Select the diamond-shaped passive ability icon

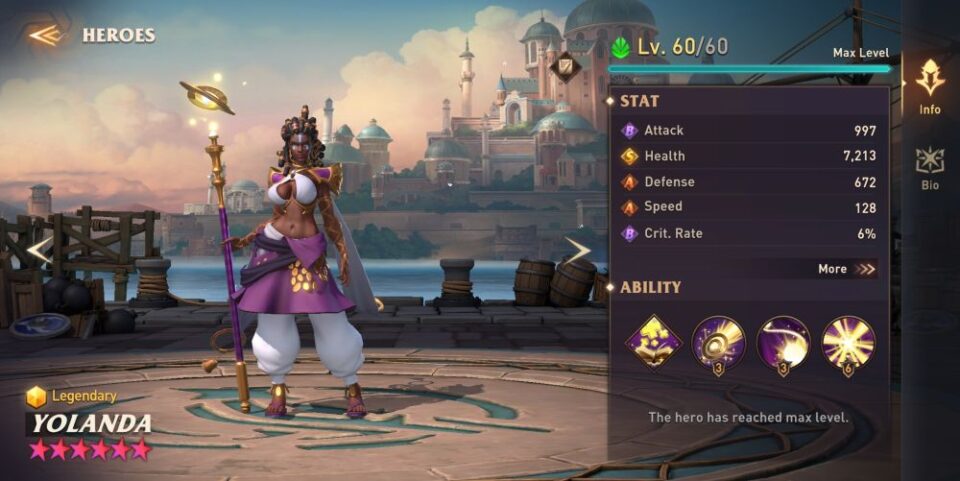click(x=653, y=342)
